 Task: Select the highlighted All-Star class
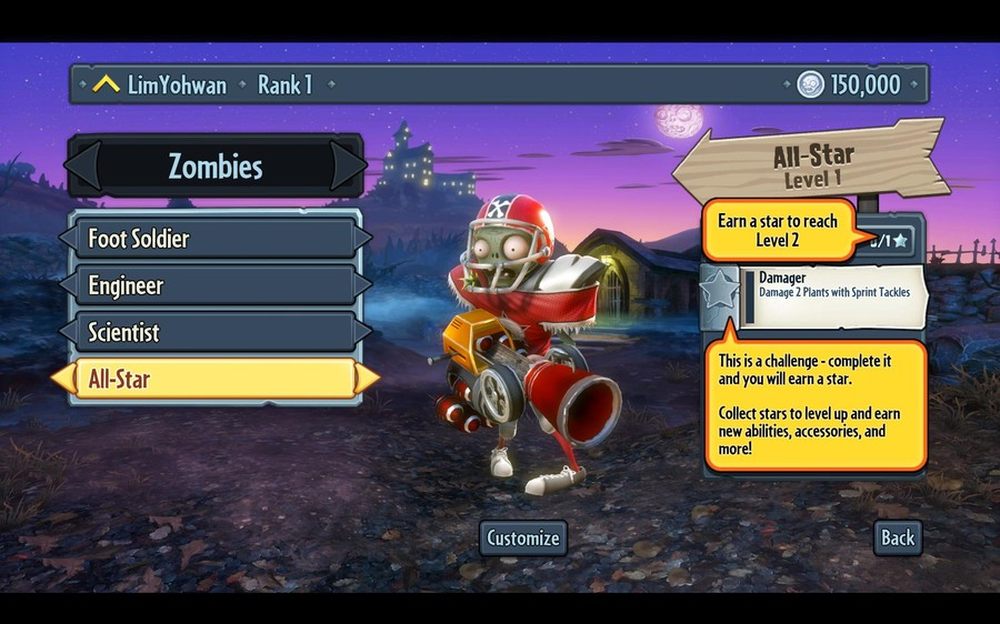click(x=215, y=379)
